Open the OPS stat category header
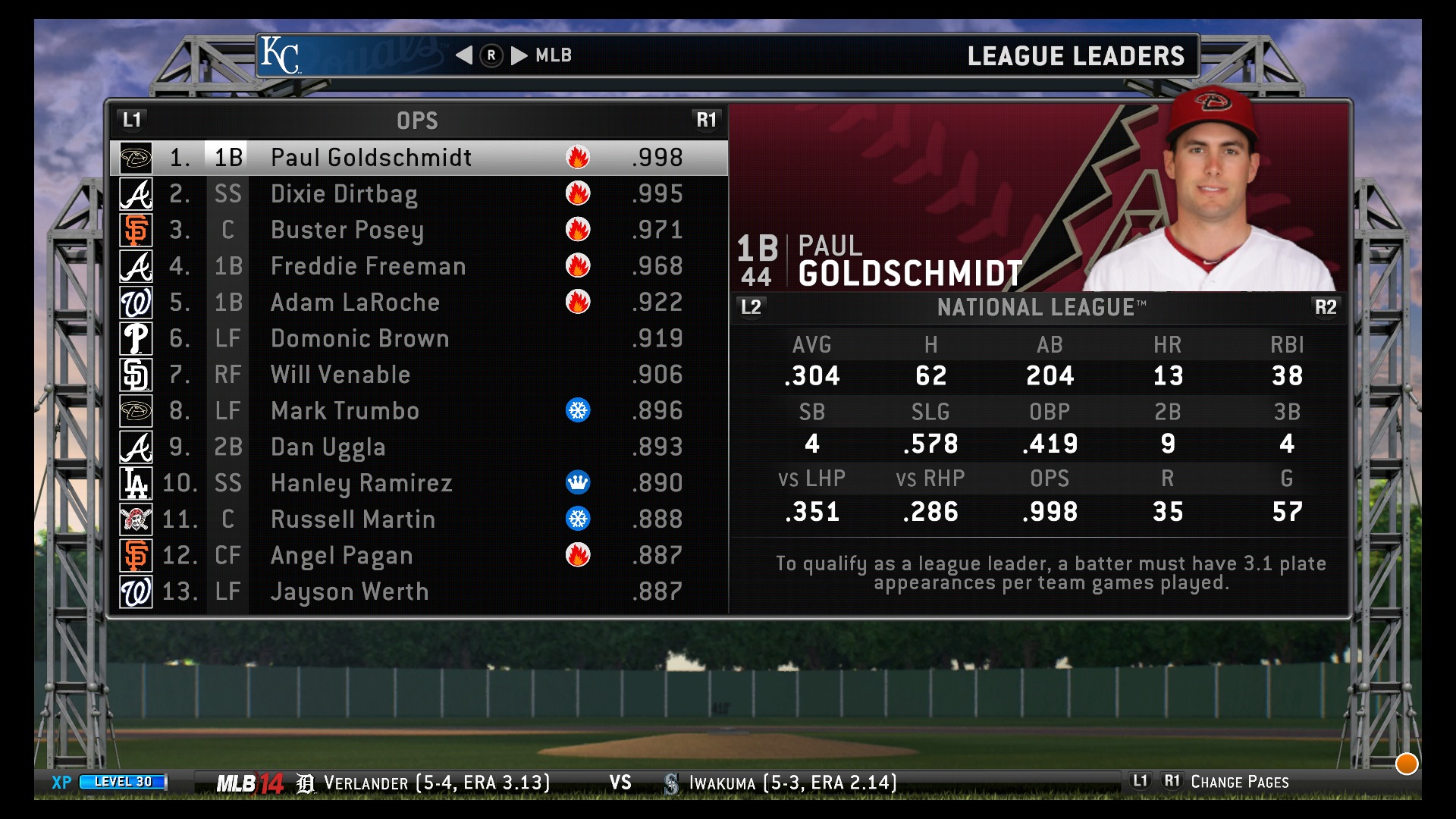The width and height of the screenshot is (1456, 819). 417,121
